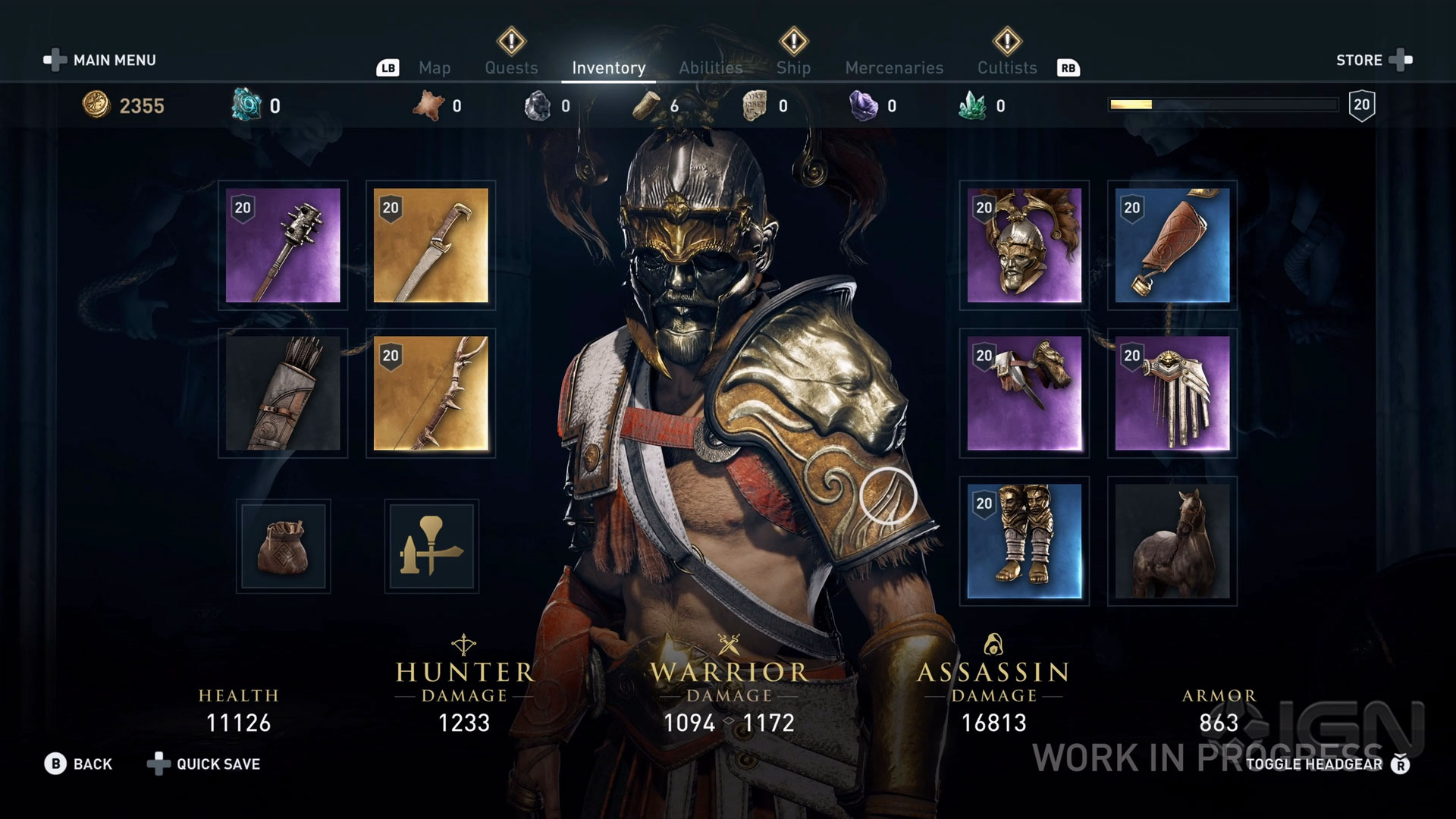Open the Ship tab

793,67
